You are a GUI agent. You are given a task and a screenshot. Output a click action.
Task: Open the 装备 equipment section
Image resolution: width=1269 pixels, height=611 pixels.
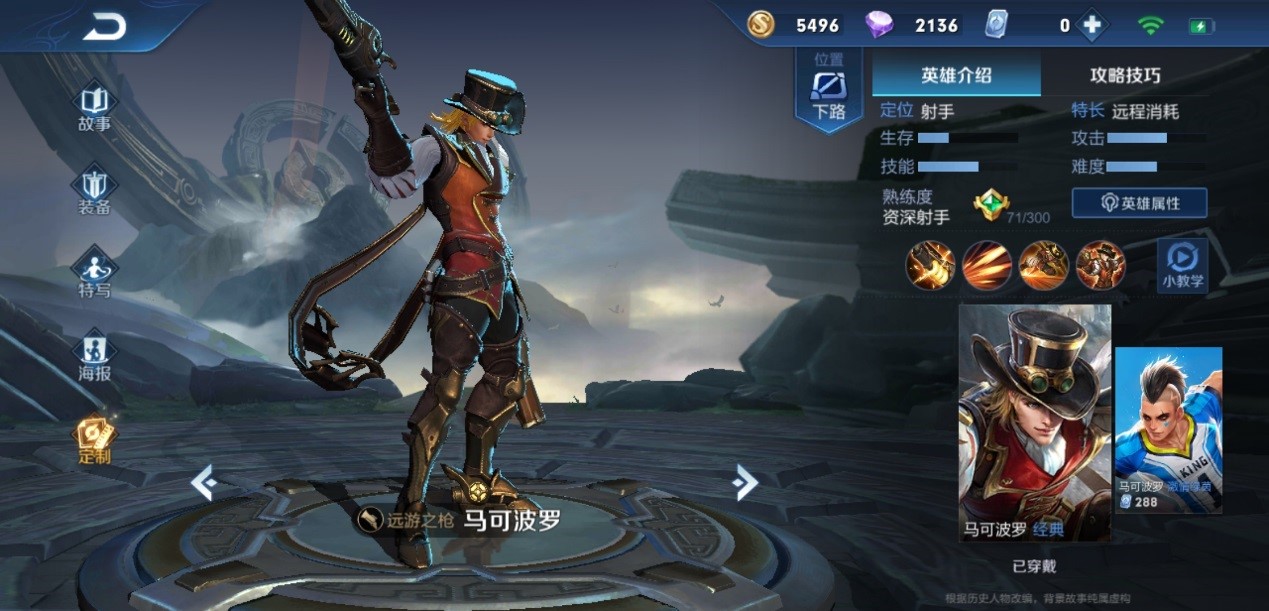tap(95, 192)
